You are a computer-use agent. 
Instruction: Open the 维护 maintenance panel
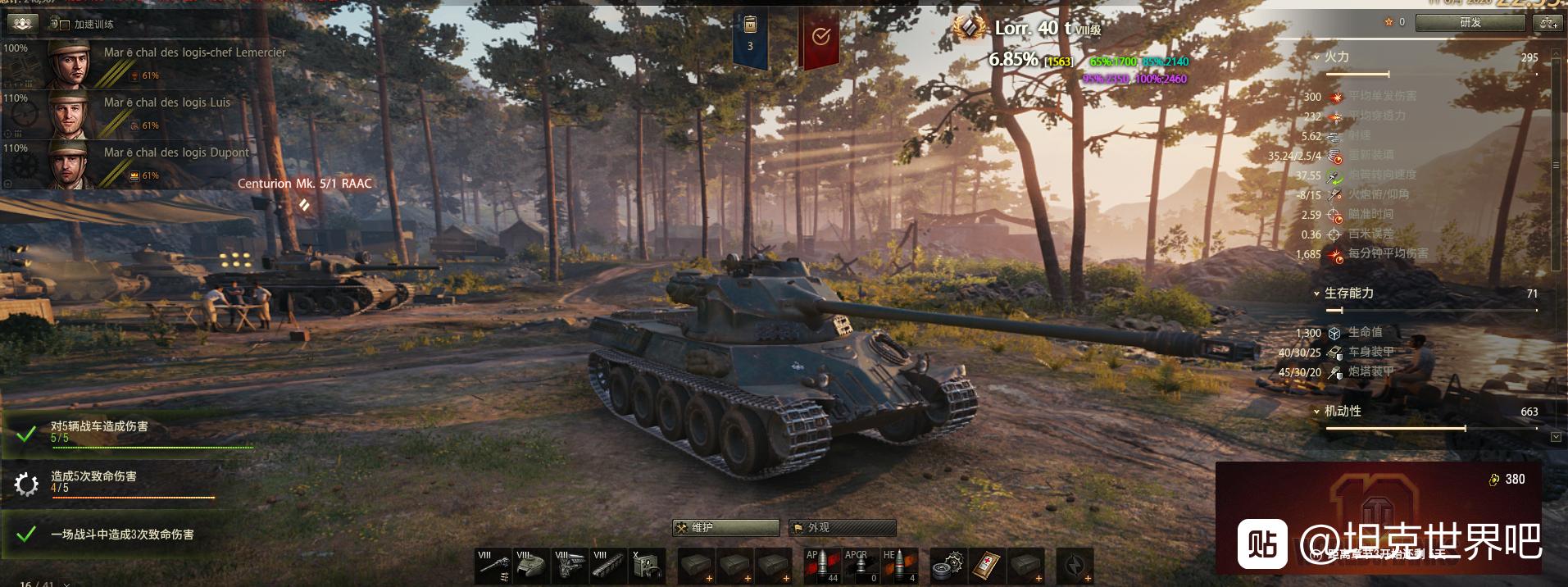click(x=725, y=528)
